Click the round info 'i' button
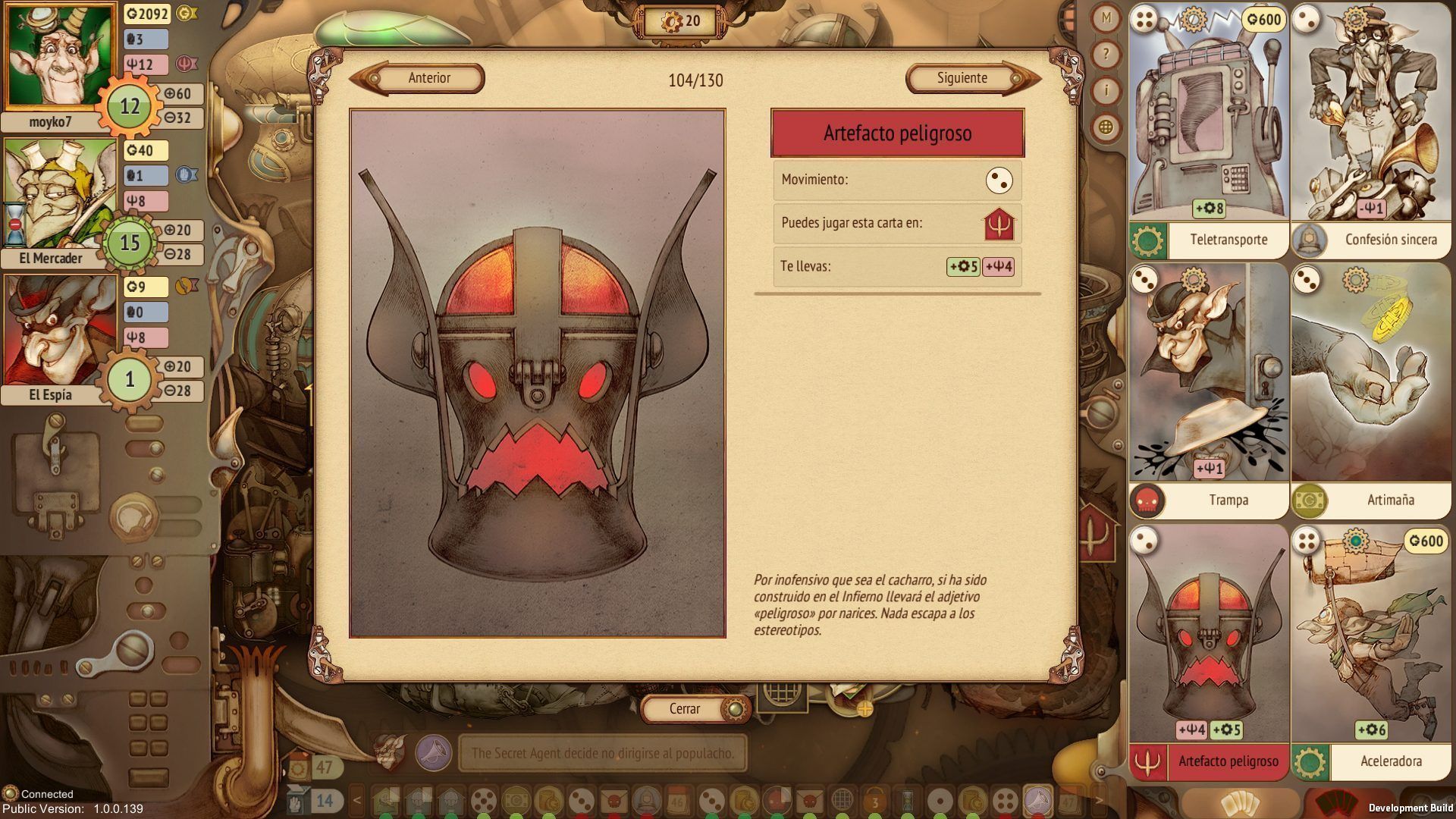 pos(1106,91)
